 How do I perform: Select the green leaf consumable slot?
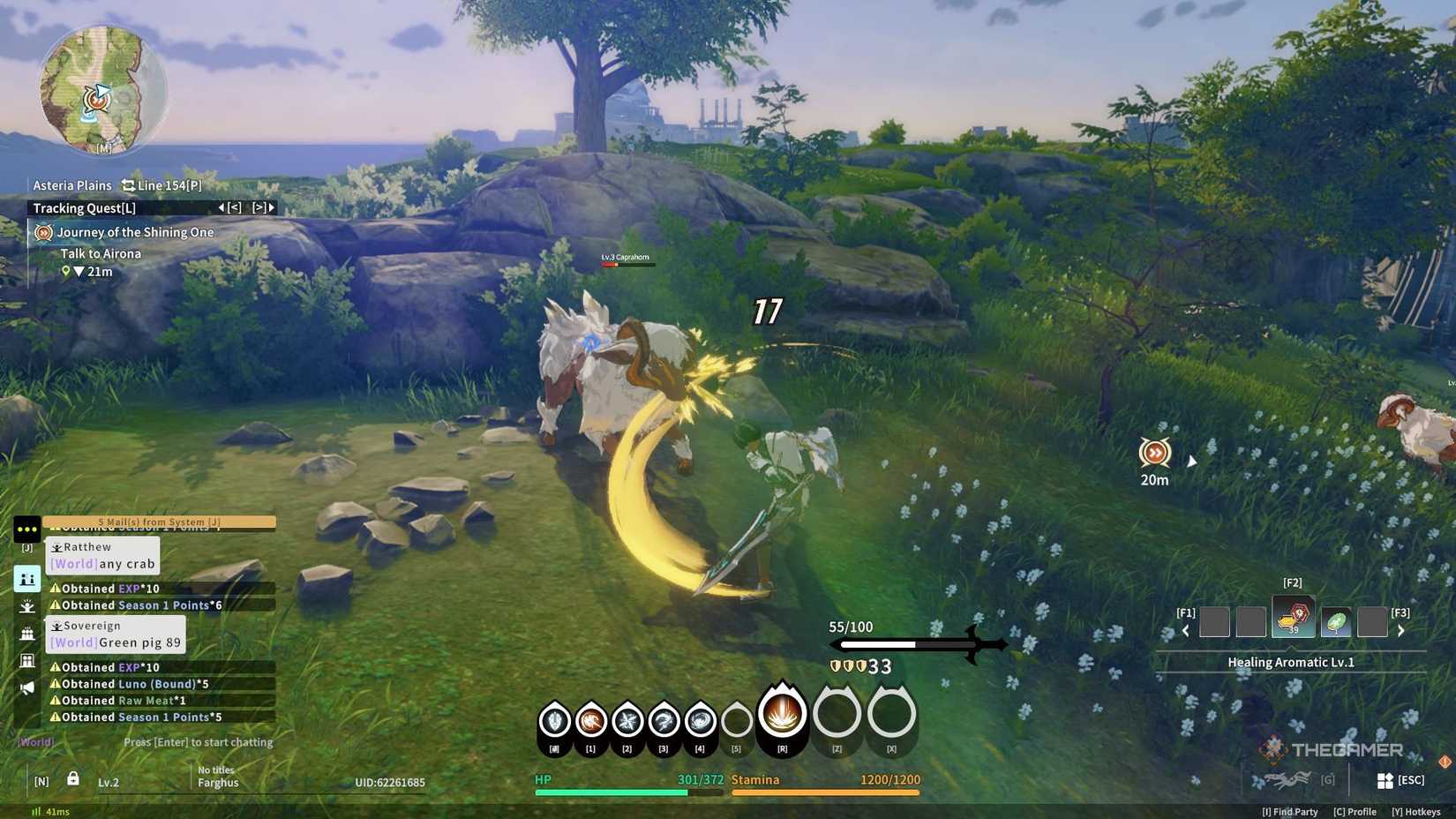click(x=1335, y=622)
